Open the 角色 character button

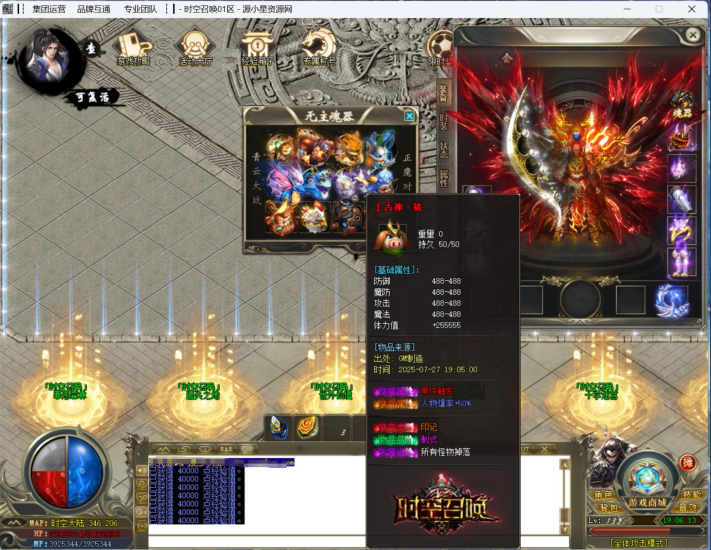click(x=603, y=494)
